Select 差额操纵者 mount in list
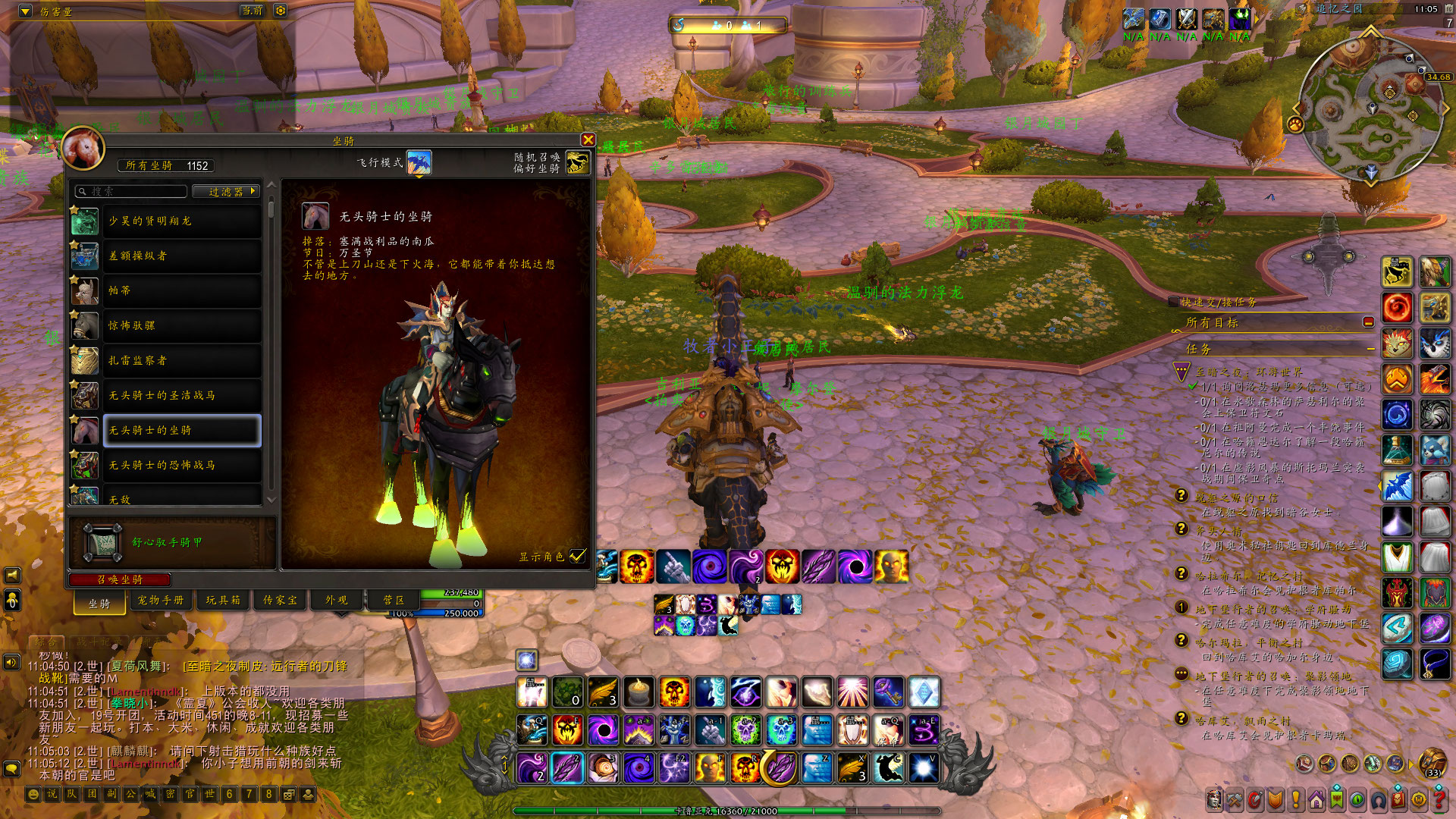Image resolution: width=1456 pixels, height=819 pixels. pyautogui.click(x=181, y=256)
